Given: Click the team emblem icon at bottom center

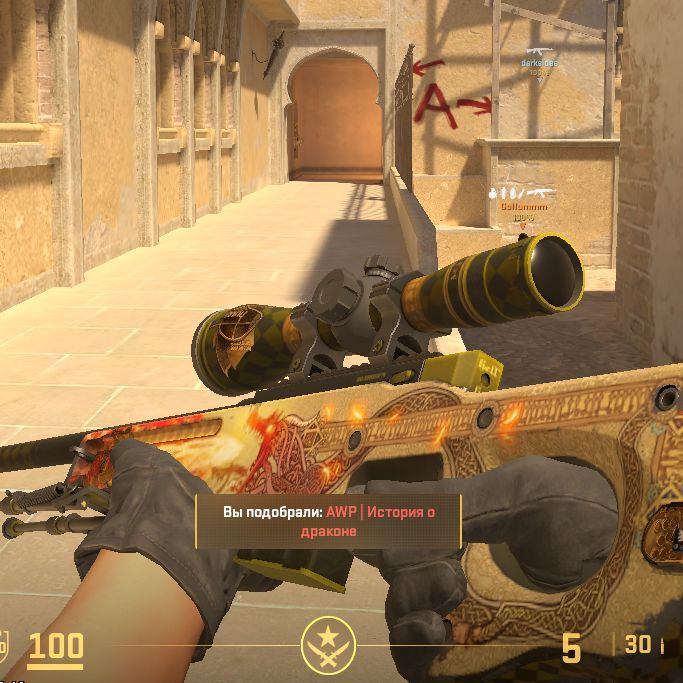Looking at the screenshot, I should coord(326,644).
